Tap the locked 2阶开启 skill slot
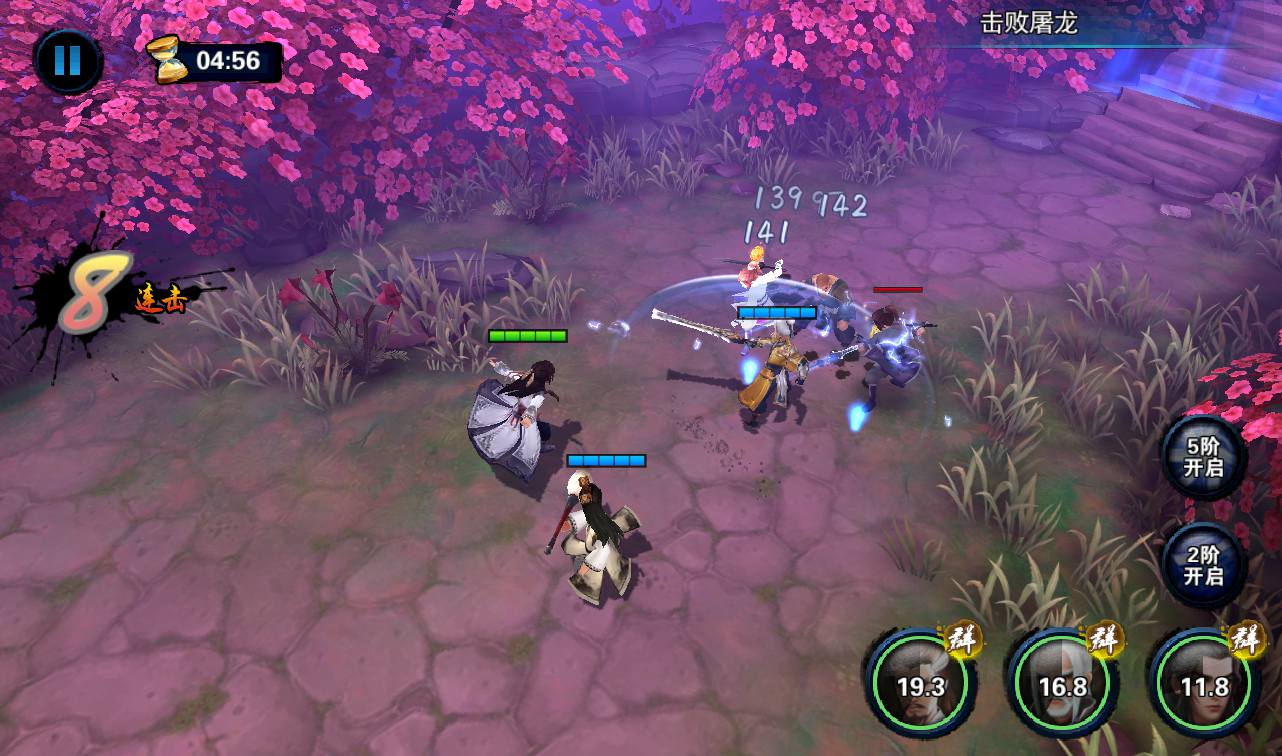The height and width of the screenshot is (756, 1282). [1203, 566]
